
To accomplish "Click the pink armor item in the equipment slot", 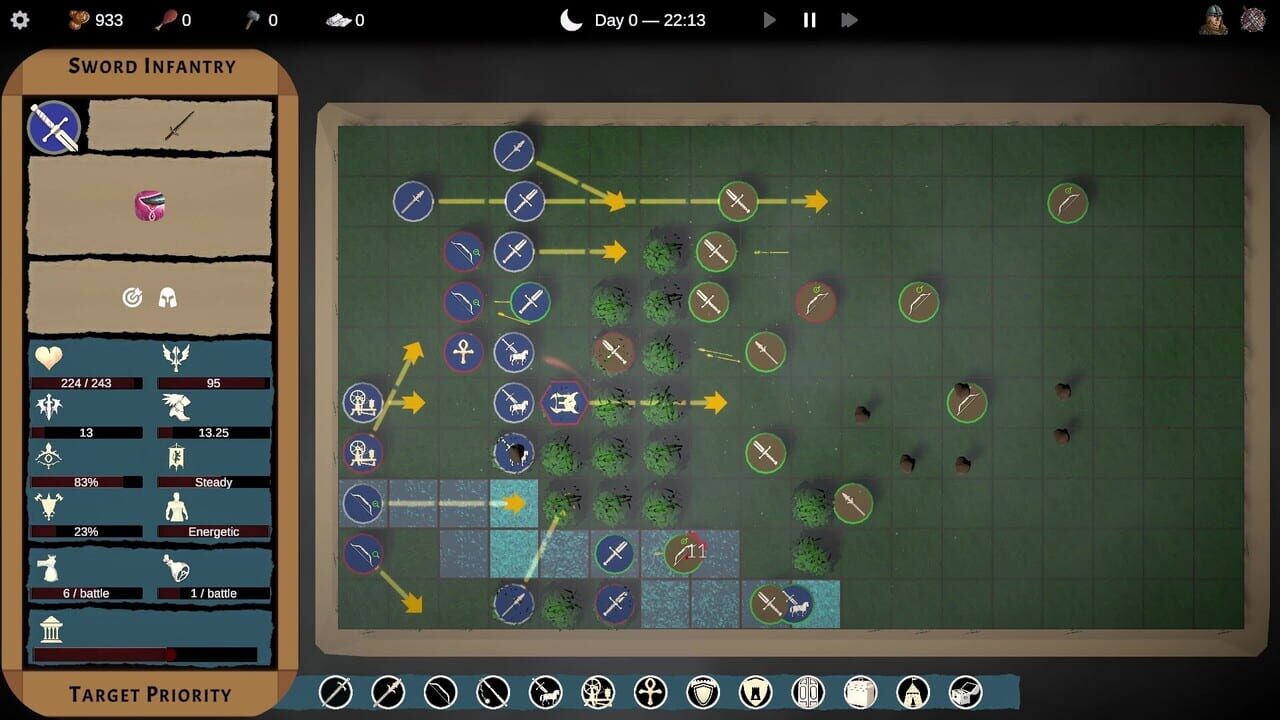I will [150, 205].
